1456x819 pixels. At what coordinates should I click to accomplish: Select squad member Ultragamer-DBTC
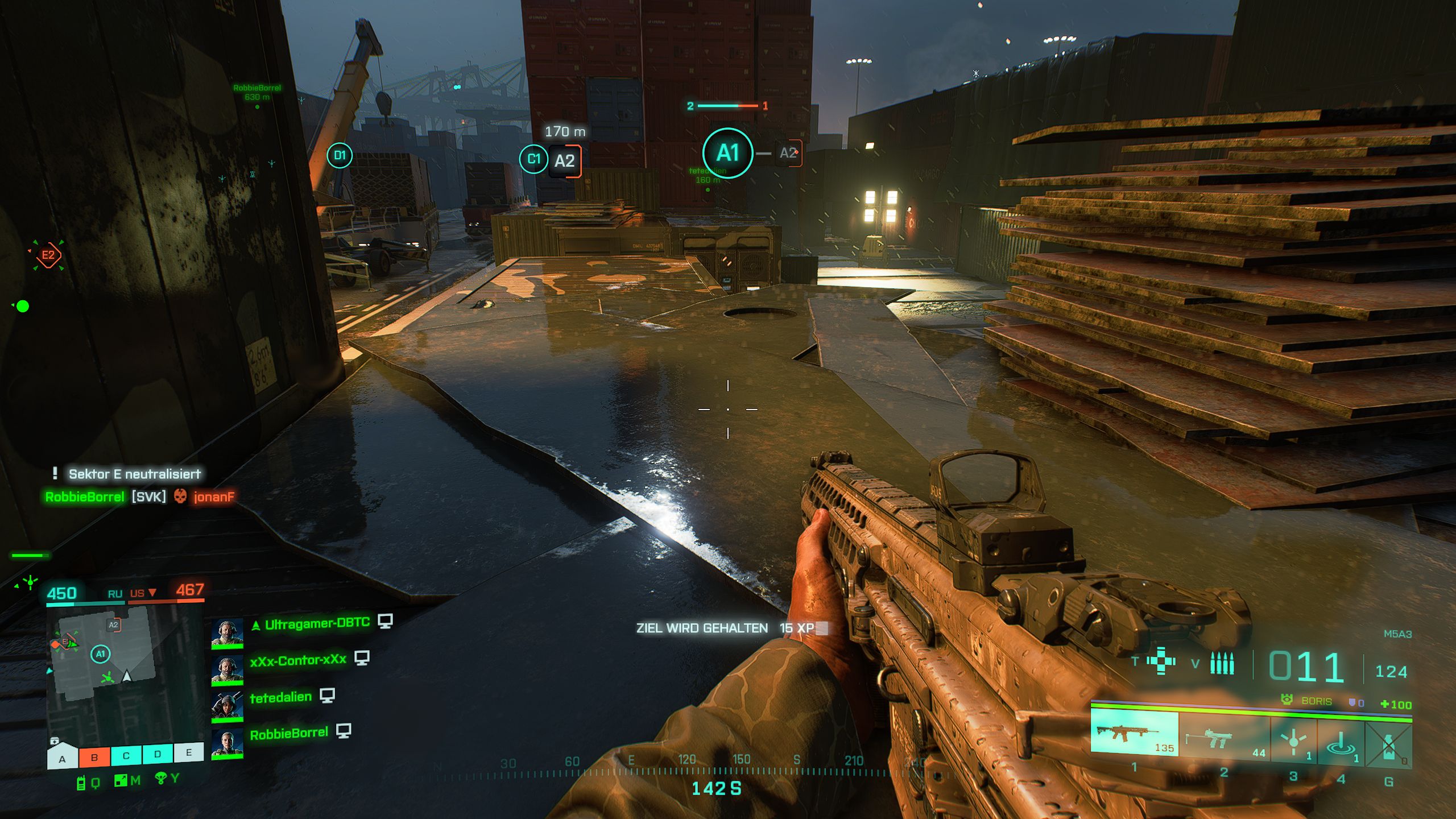317,624
